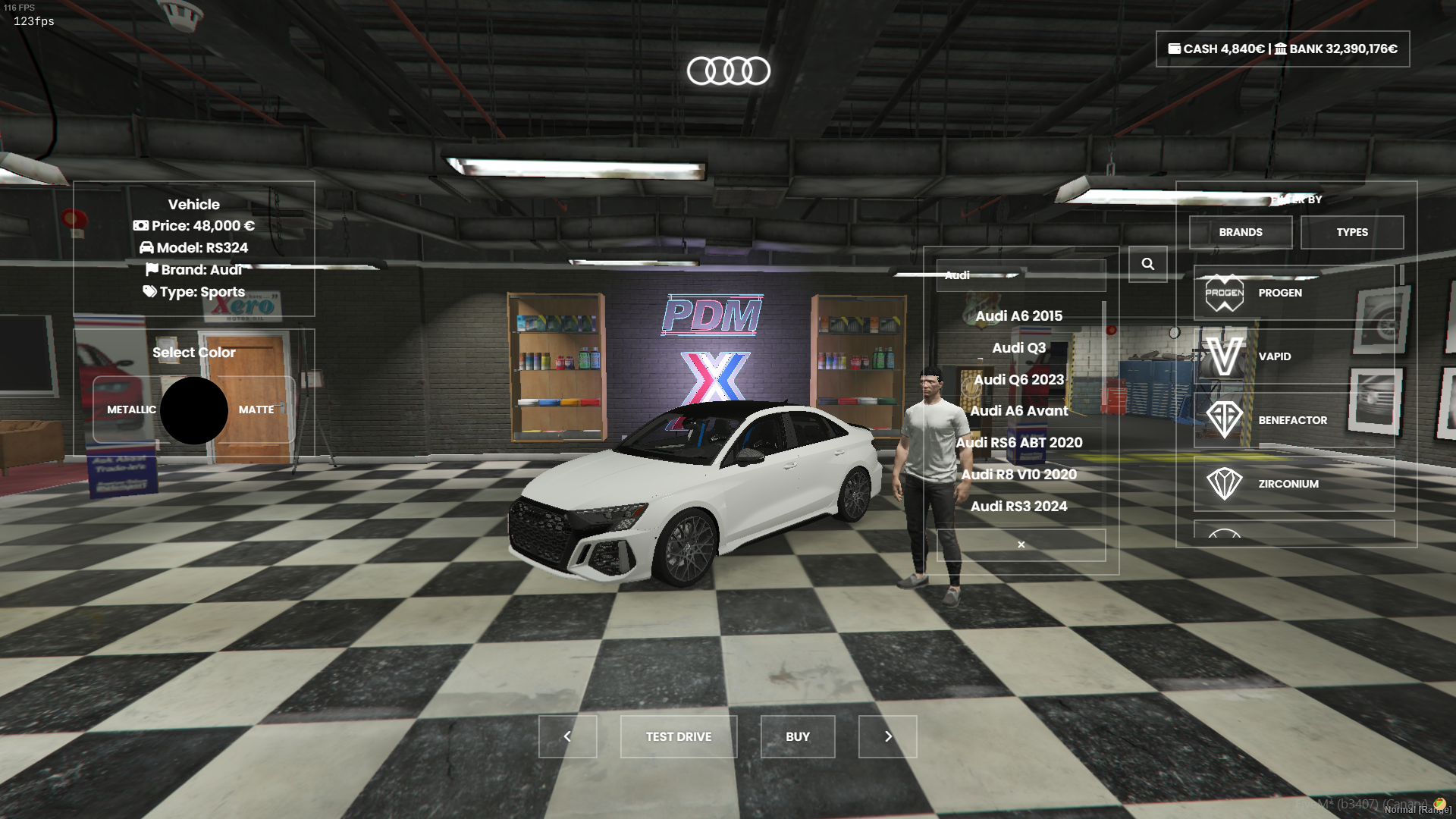This screenshot has height=819, width=1456.
Task: Filter vehicles by Brands
Action: (1240, 232)
